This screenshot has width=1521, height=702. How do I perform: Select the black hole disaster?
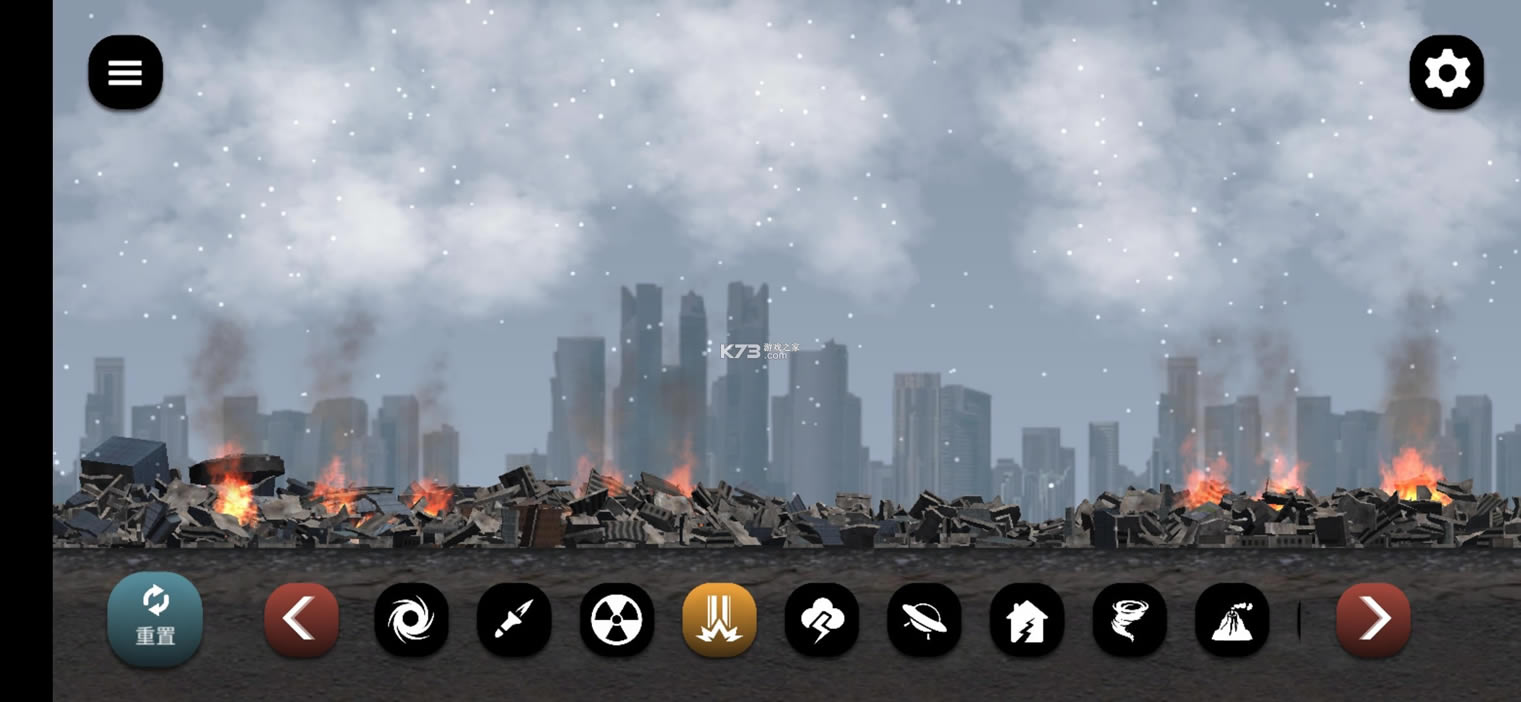[411, 620]
